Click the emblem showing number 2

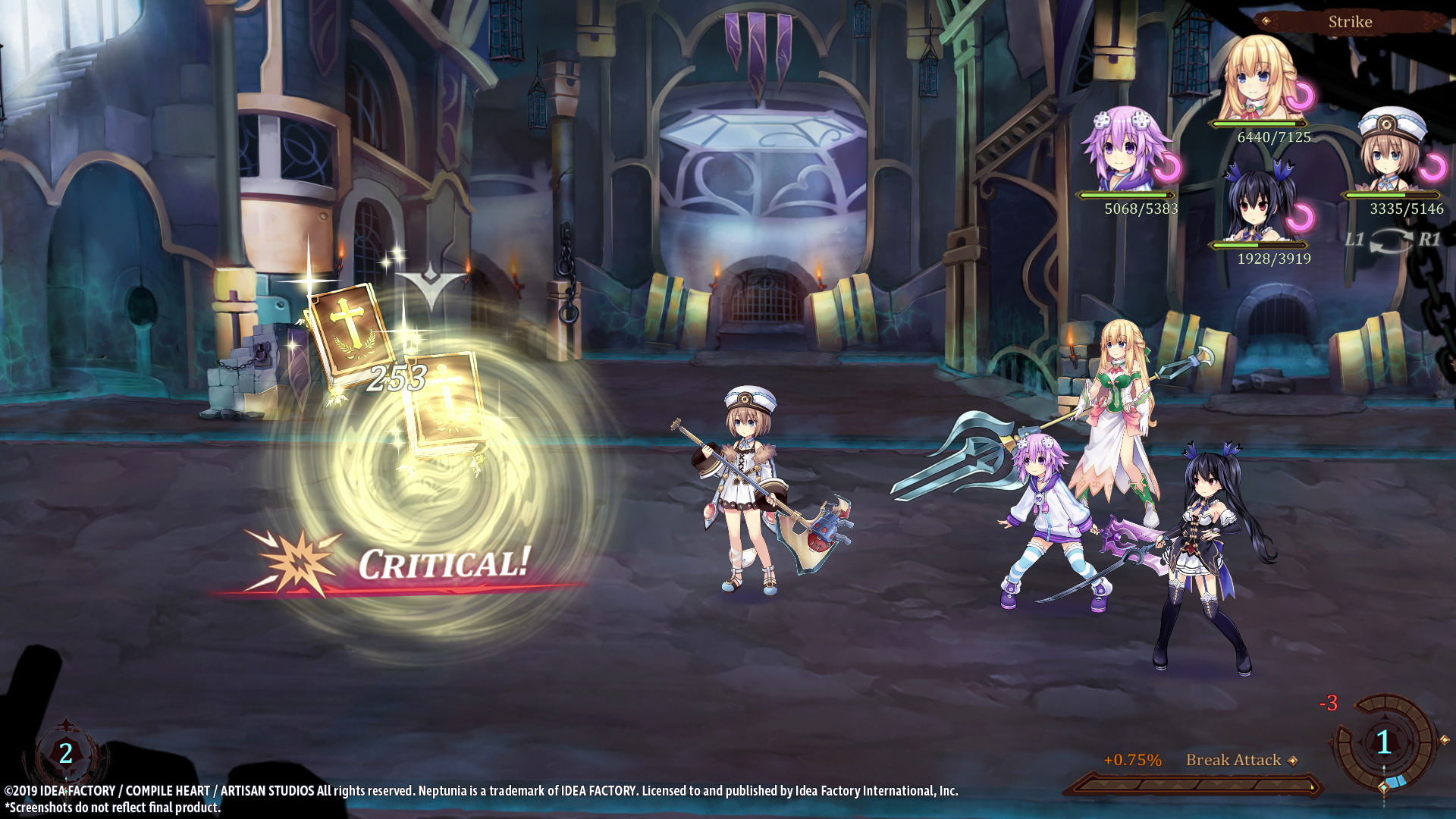[66, 753]
